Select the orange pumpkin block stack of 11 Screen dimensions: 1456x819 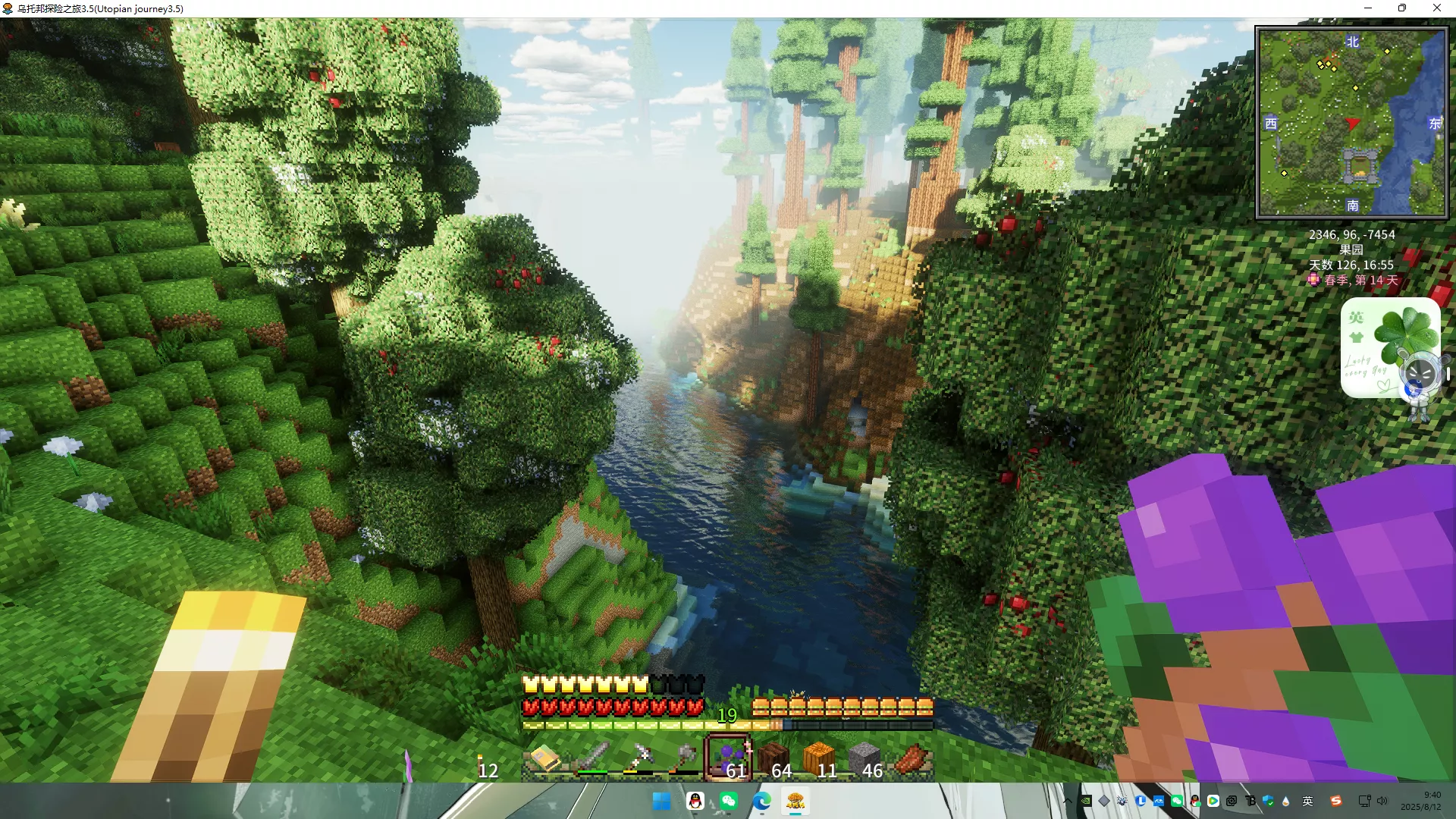click(x=820, y=759)
